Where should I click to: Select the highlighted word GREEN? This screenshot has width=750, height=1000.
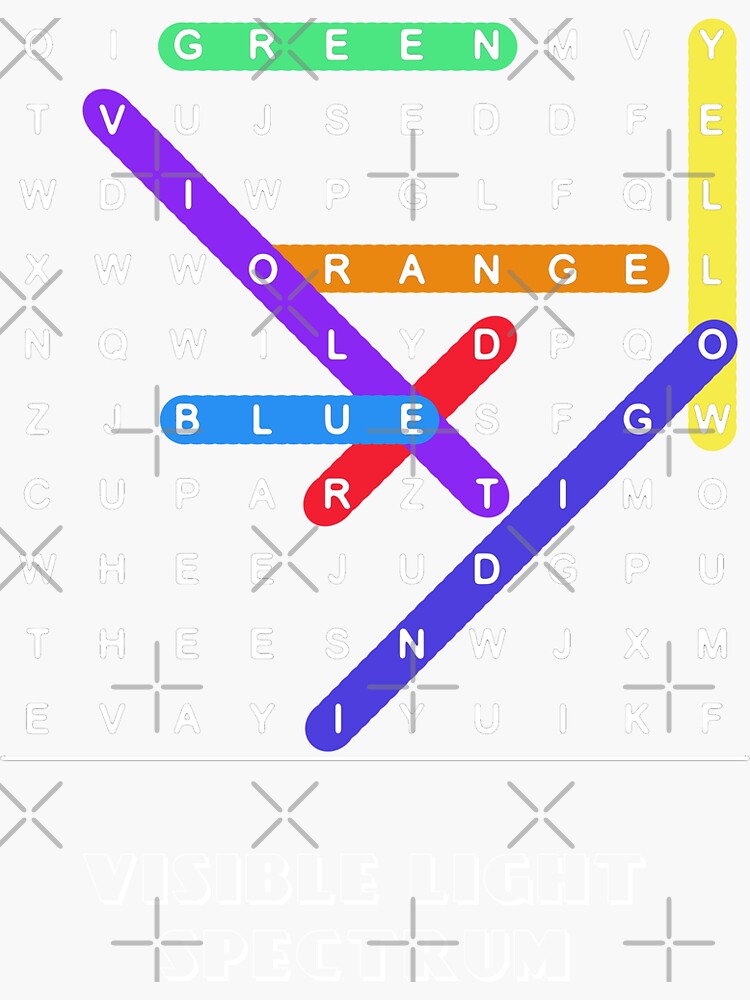click(337, 46)
